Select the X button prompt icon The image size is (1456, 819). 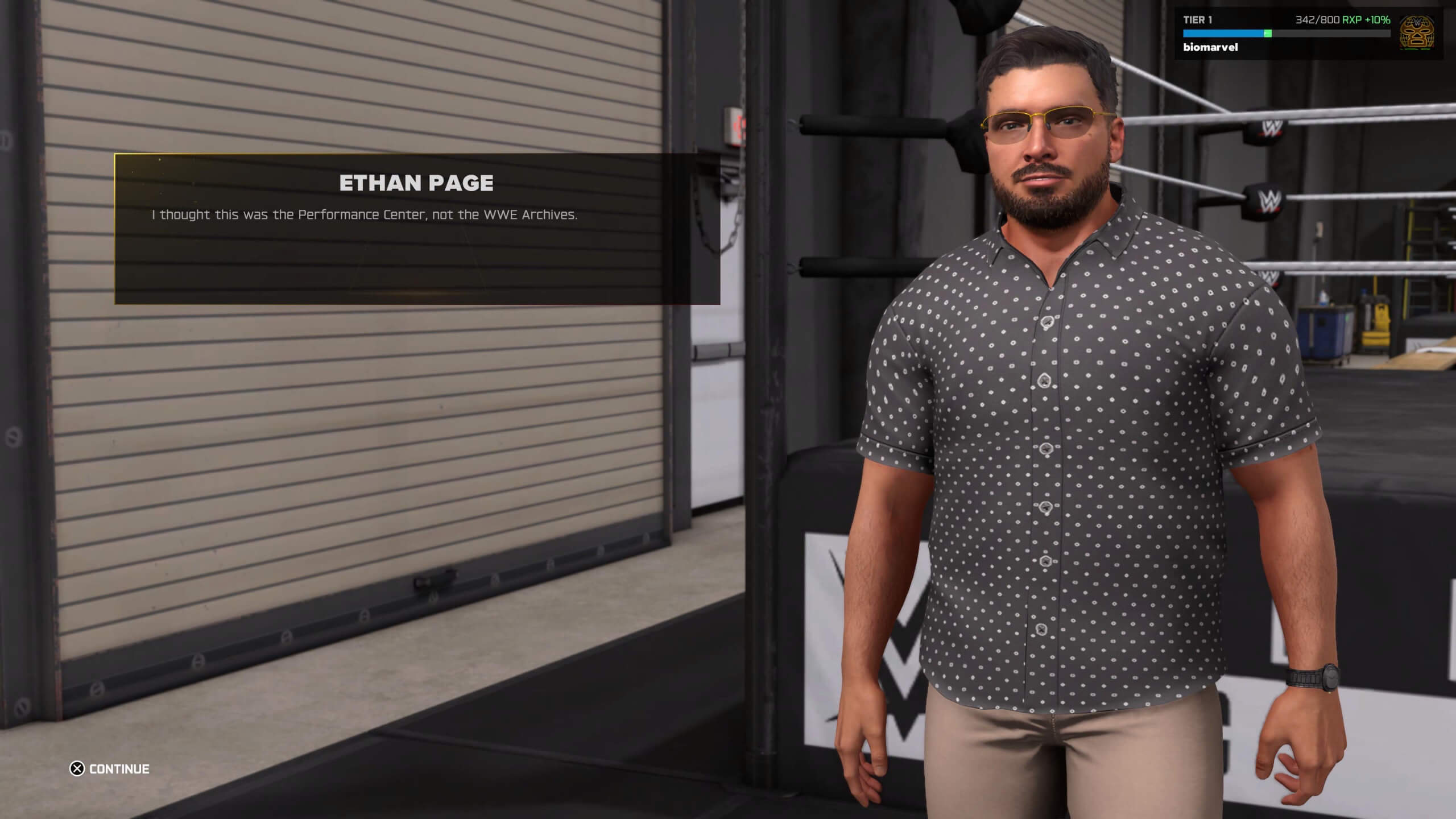click(x=77, y=768)
